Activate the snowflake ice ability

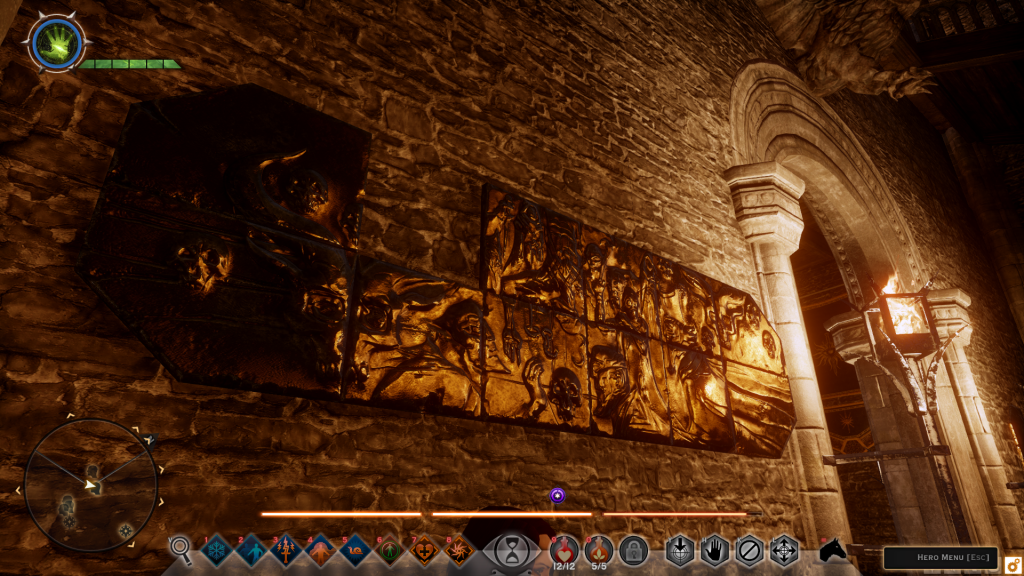(217, 550)
